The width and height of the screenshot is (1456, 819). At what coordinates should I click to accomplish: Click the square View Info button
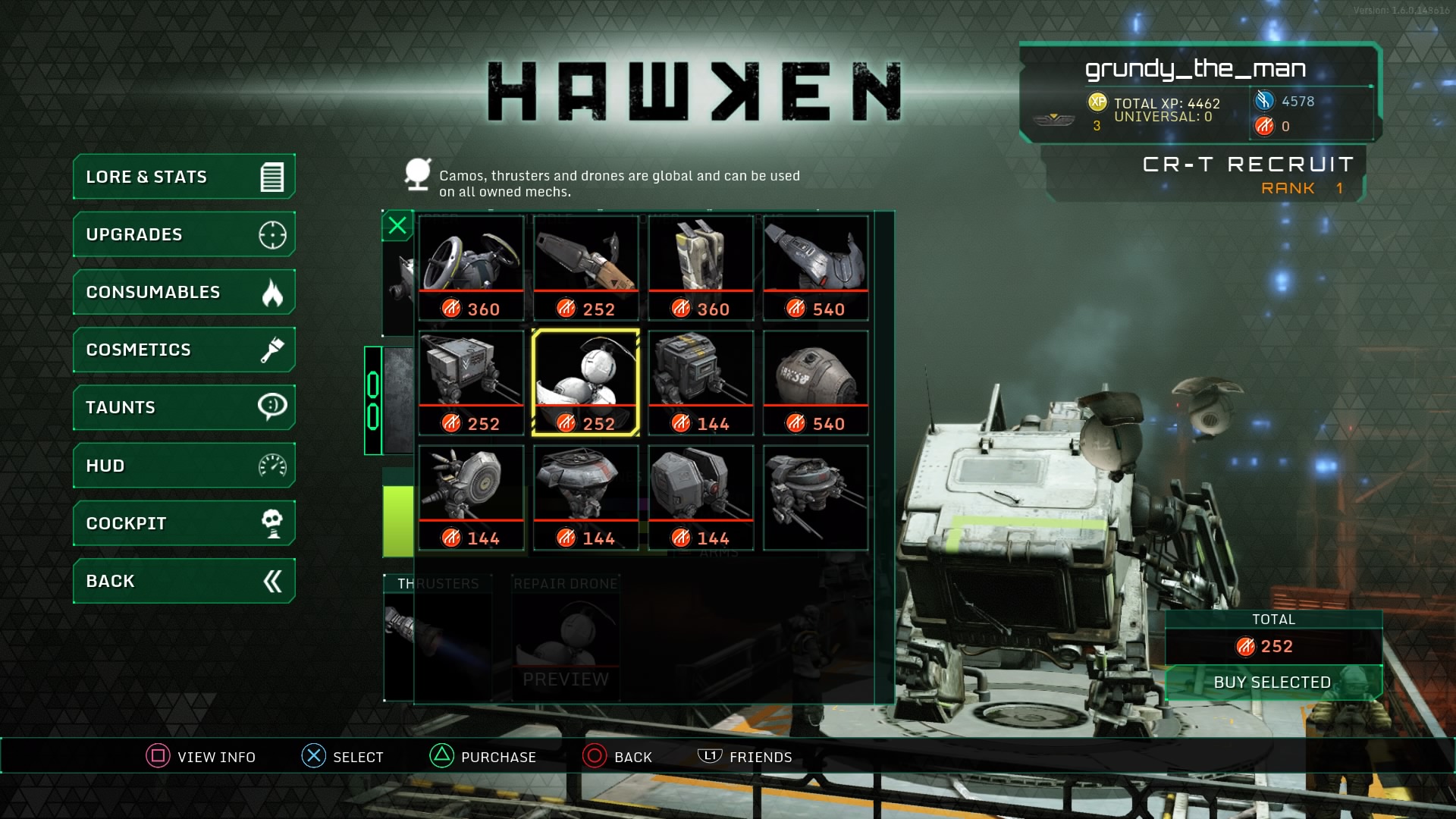click(156, 756)
